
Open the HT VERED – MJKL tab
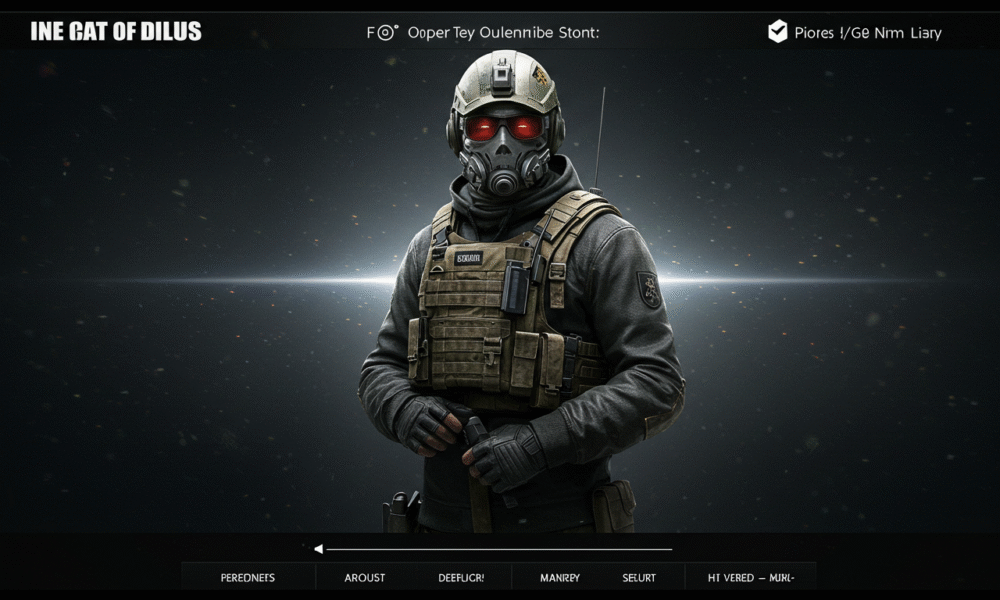pyautogui.click(x=750, y=577)
